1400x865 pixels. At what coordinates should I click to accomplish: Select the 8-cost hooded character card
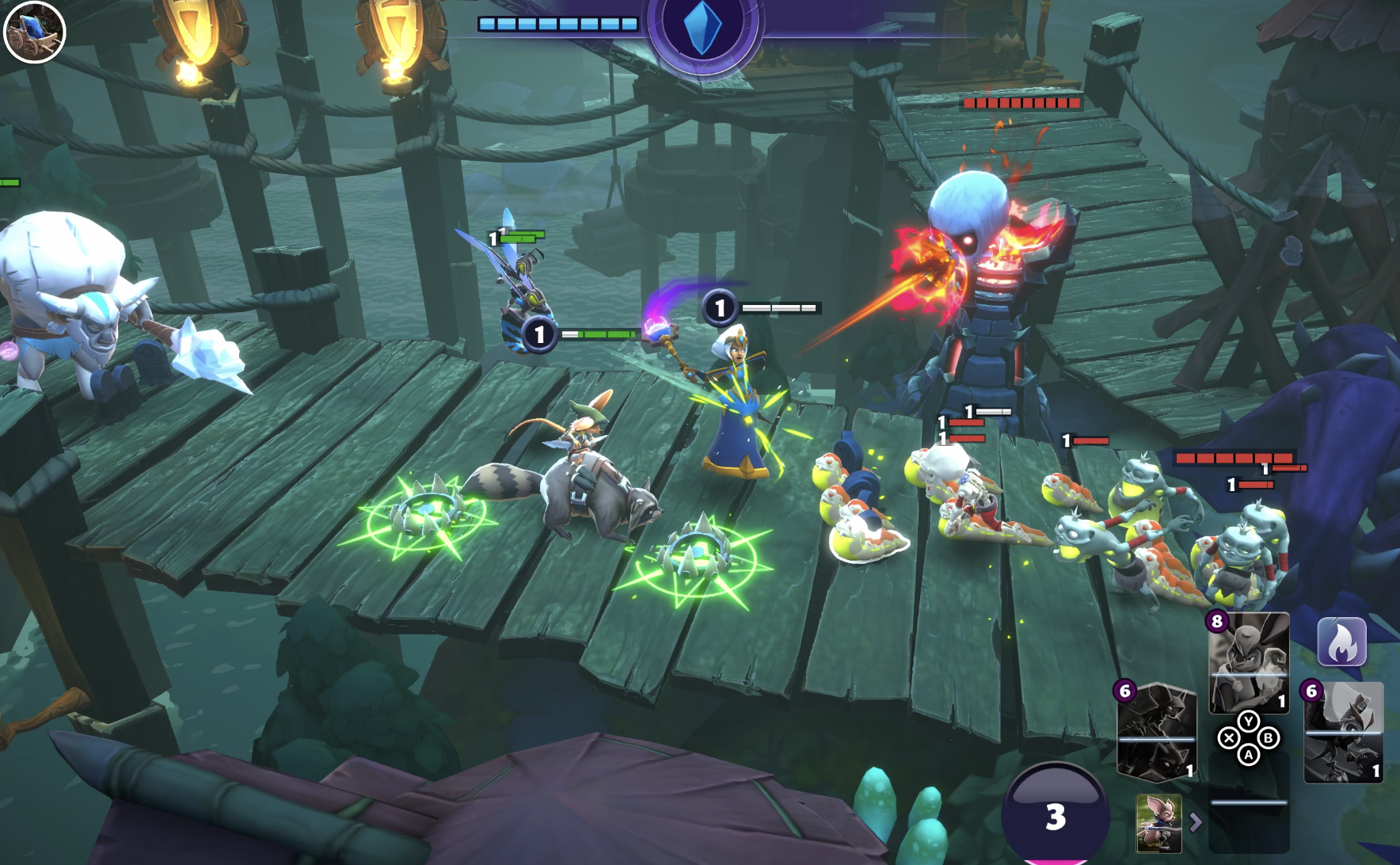pos(1249,663)
